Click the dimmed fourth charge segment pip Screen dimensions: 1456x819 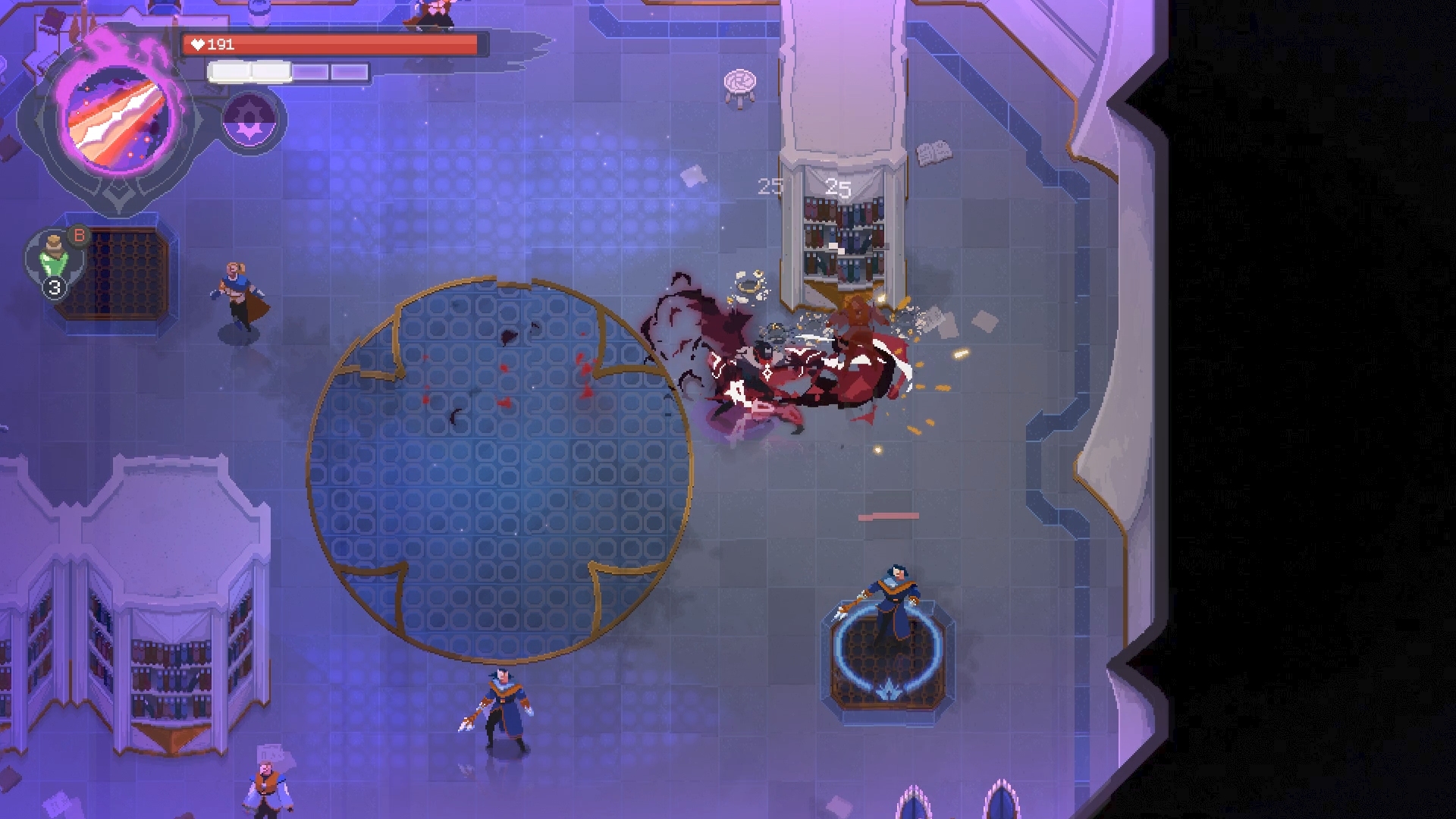348,71
